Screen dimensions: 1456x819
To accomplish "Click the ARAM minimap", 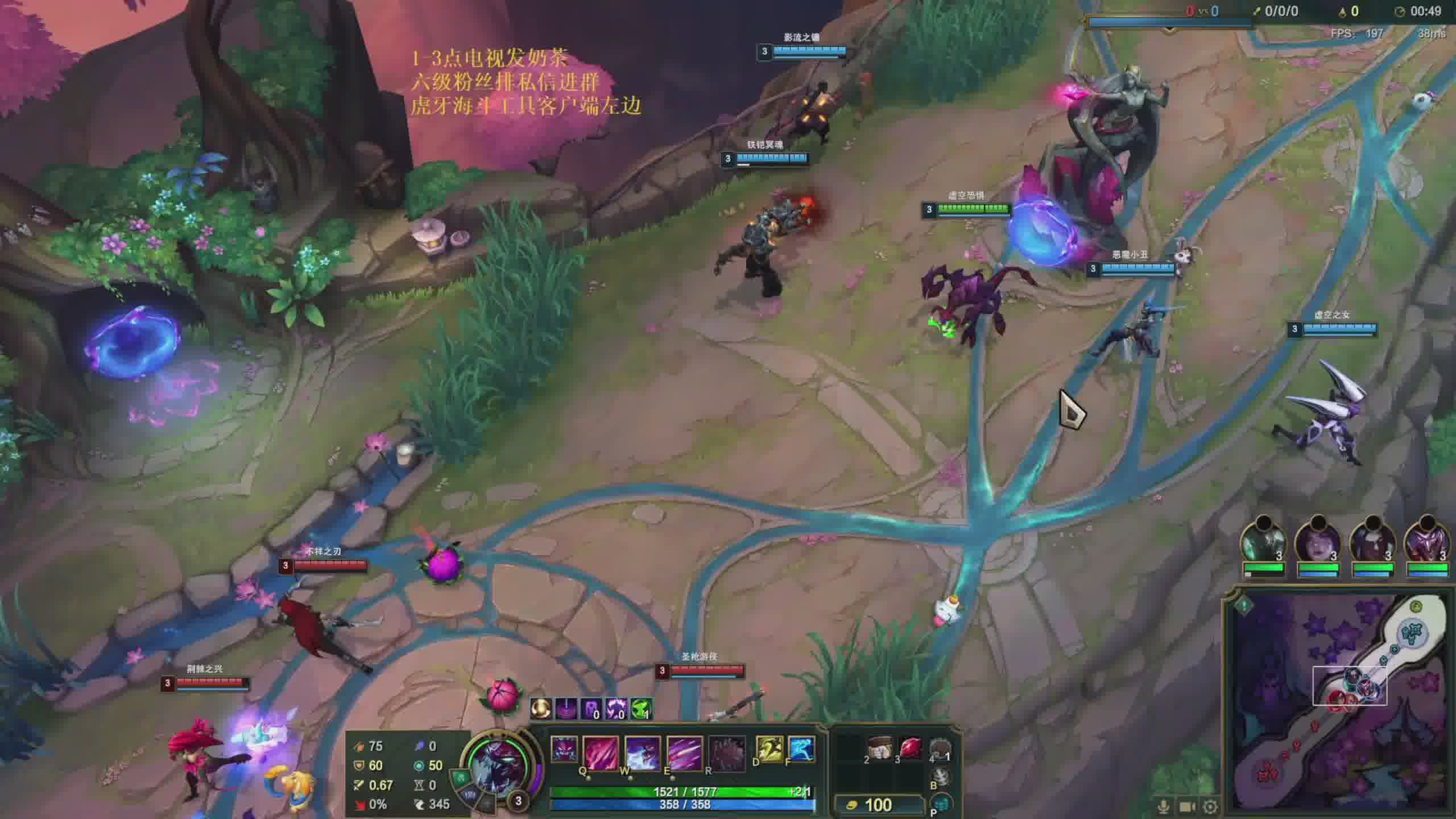I will click(x=1339, y=703).
